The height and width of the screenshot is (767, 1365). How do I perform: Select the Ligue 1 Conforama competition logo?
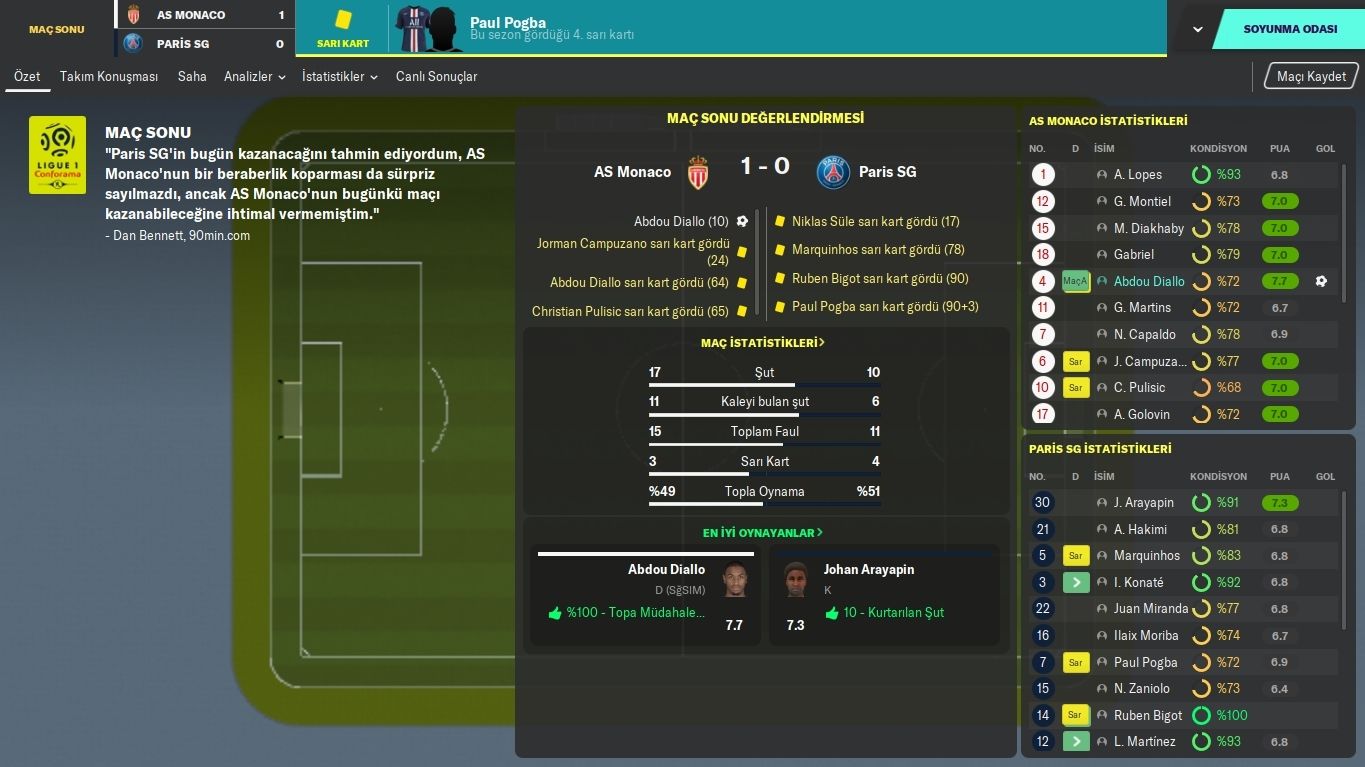point(57,155)
